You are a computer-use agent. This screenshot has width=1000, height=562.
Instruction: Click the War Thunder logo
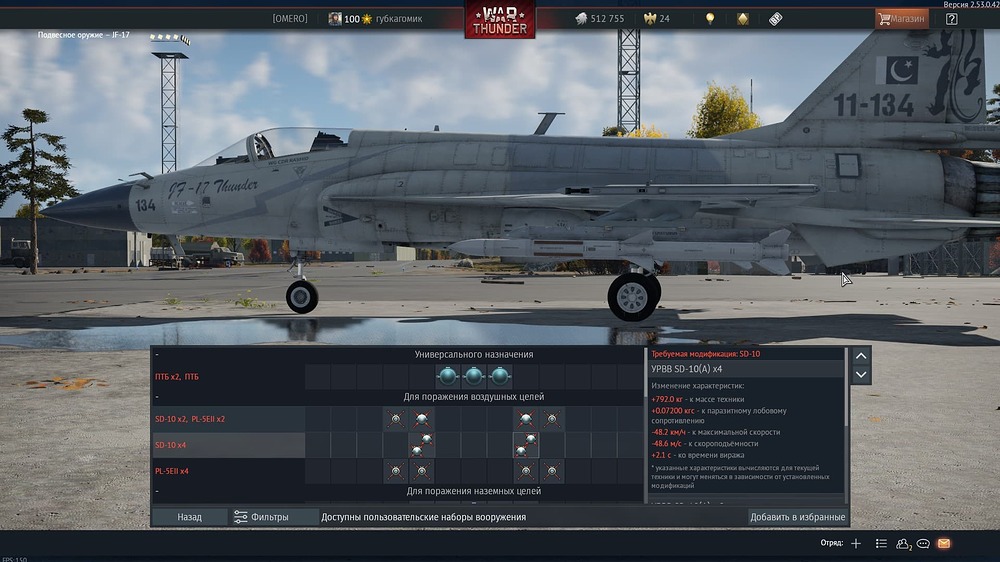point(499,20)
